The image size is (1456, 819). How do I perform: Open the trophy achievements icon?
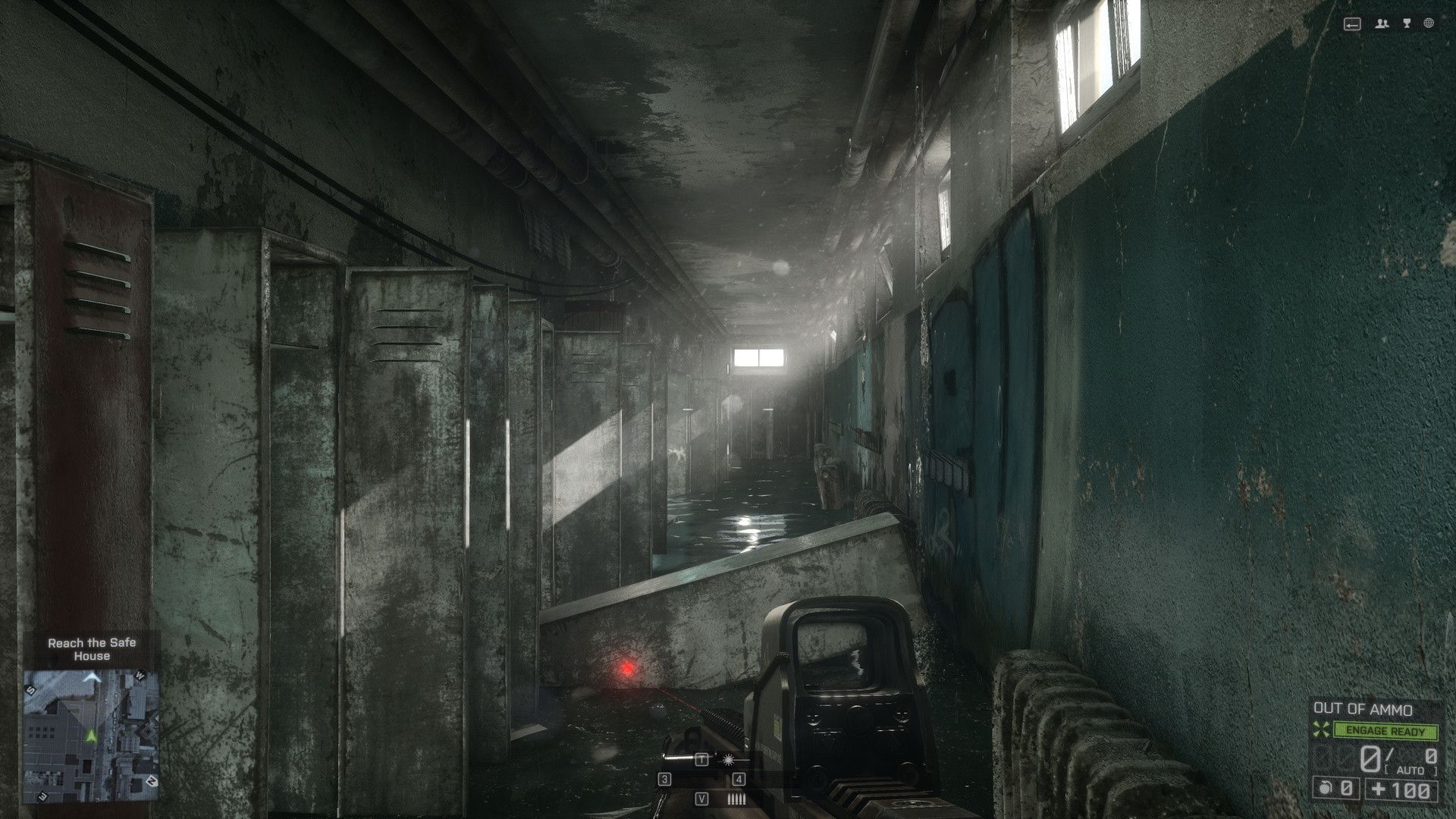click(1407, 24)
